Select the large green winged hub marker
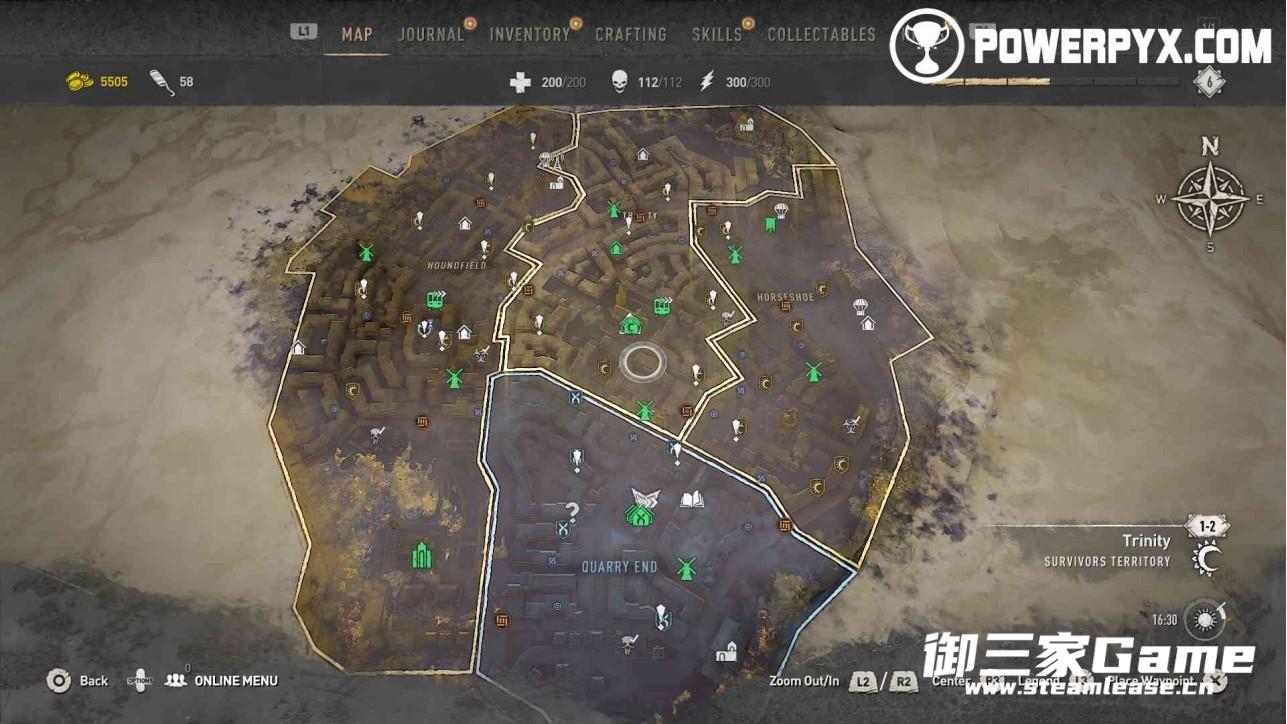Screen dimensions: 1287x724 (x=640, y=507)
